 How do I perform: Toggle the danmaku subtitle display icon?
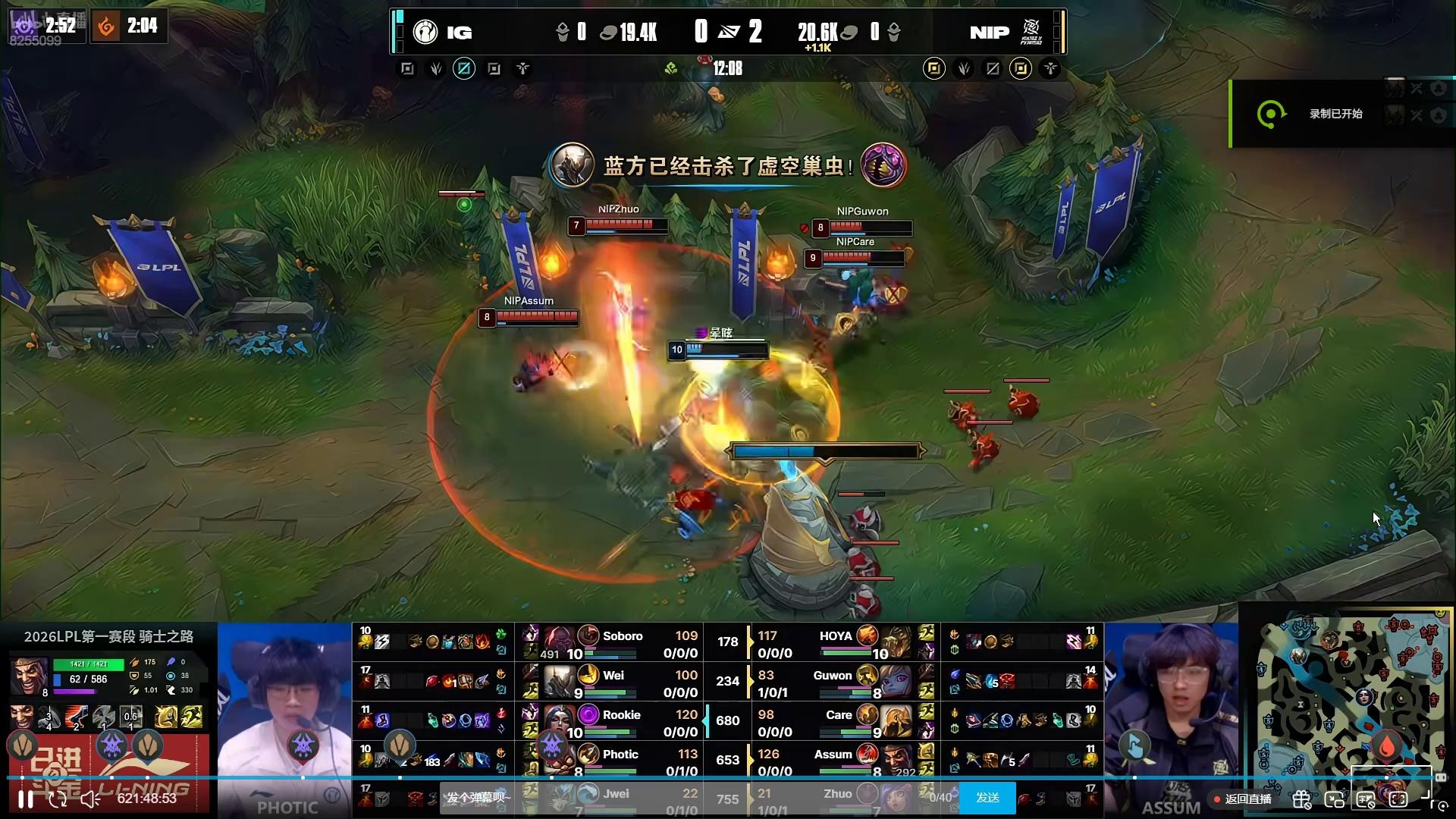pyautogui.click(x=1366, y=799)
